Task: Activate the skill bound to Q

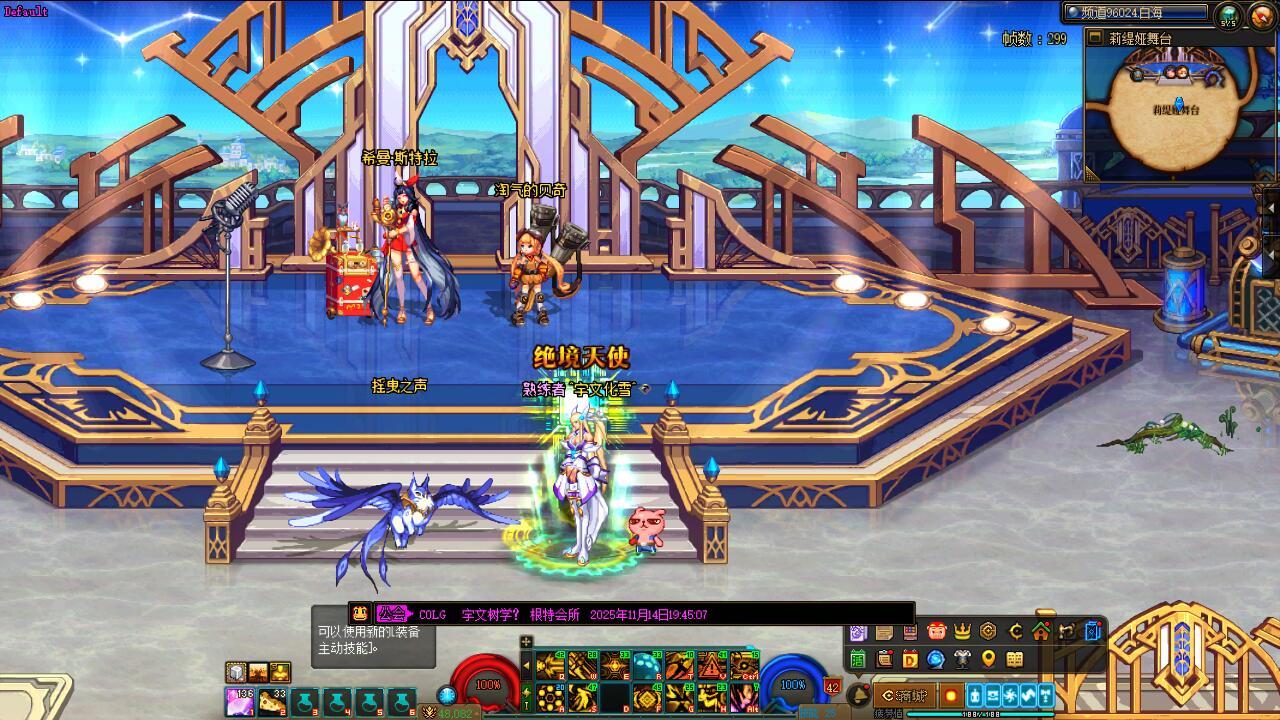Action: [550, 665]
